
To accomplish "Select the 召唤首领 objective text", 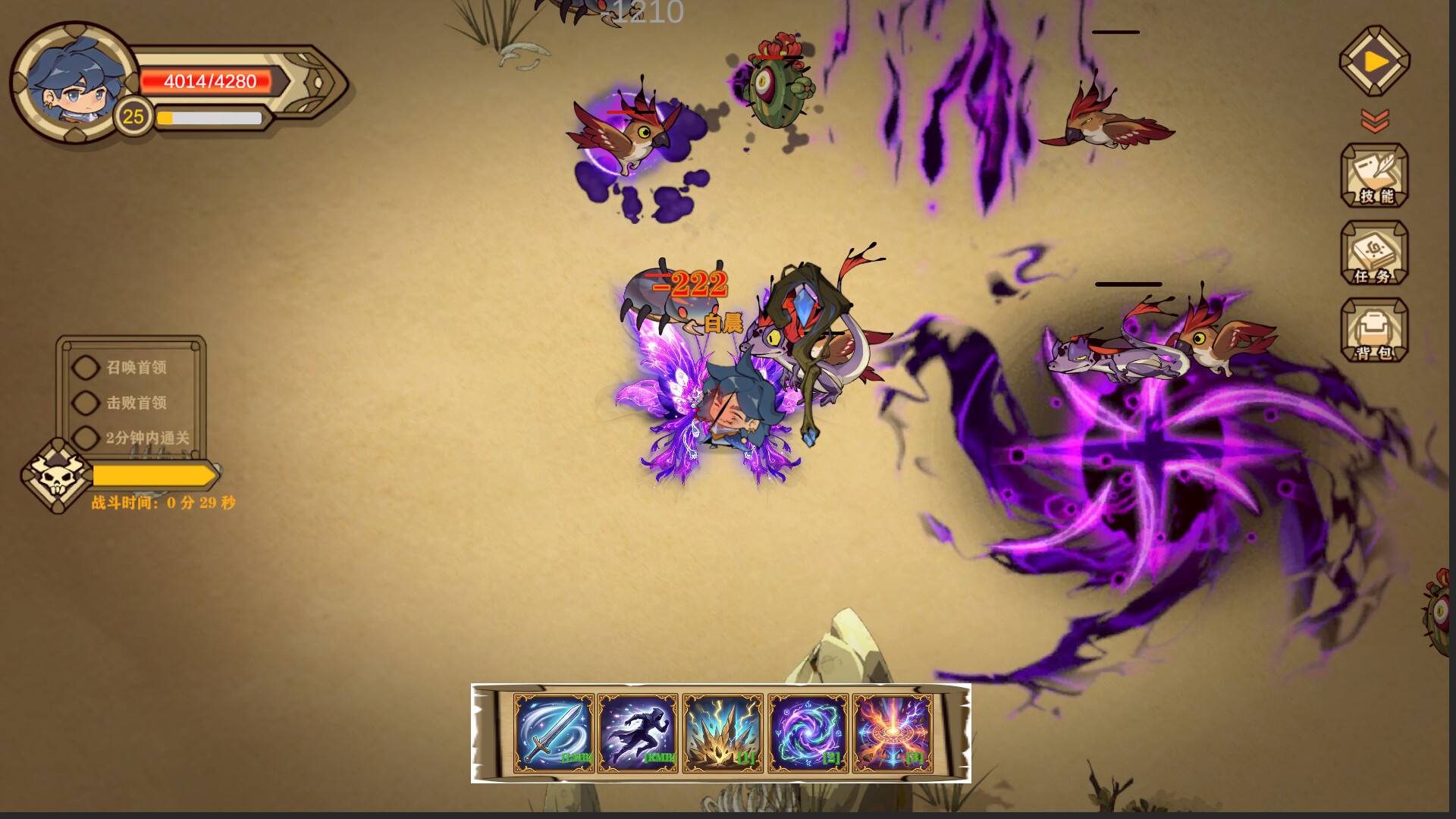I will point(139,367).
